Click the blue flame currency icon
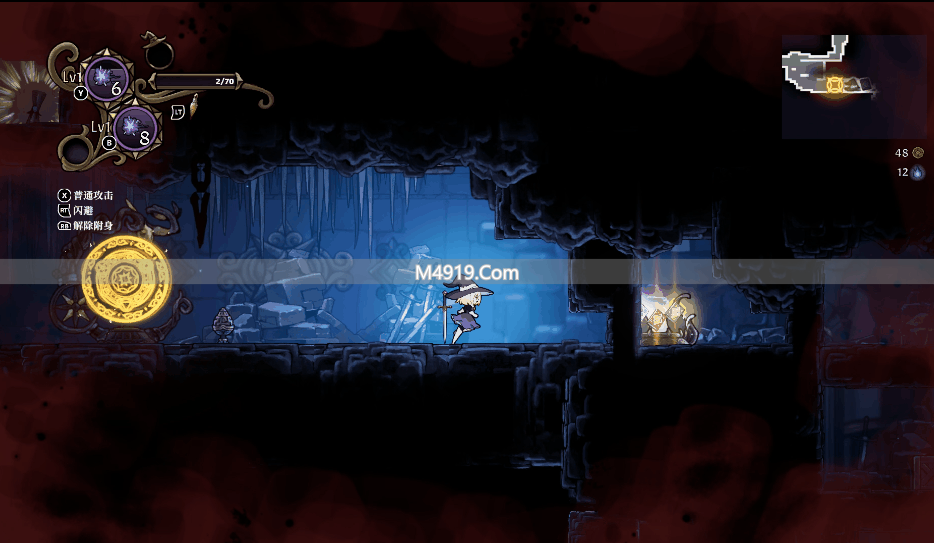The width and height of the screenshot is (934, 543). coord(918,172)
